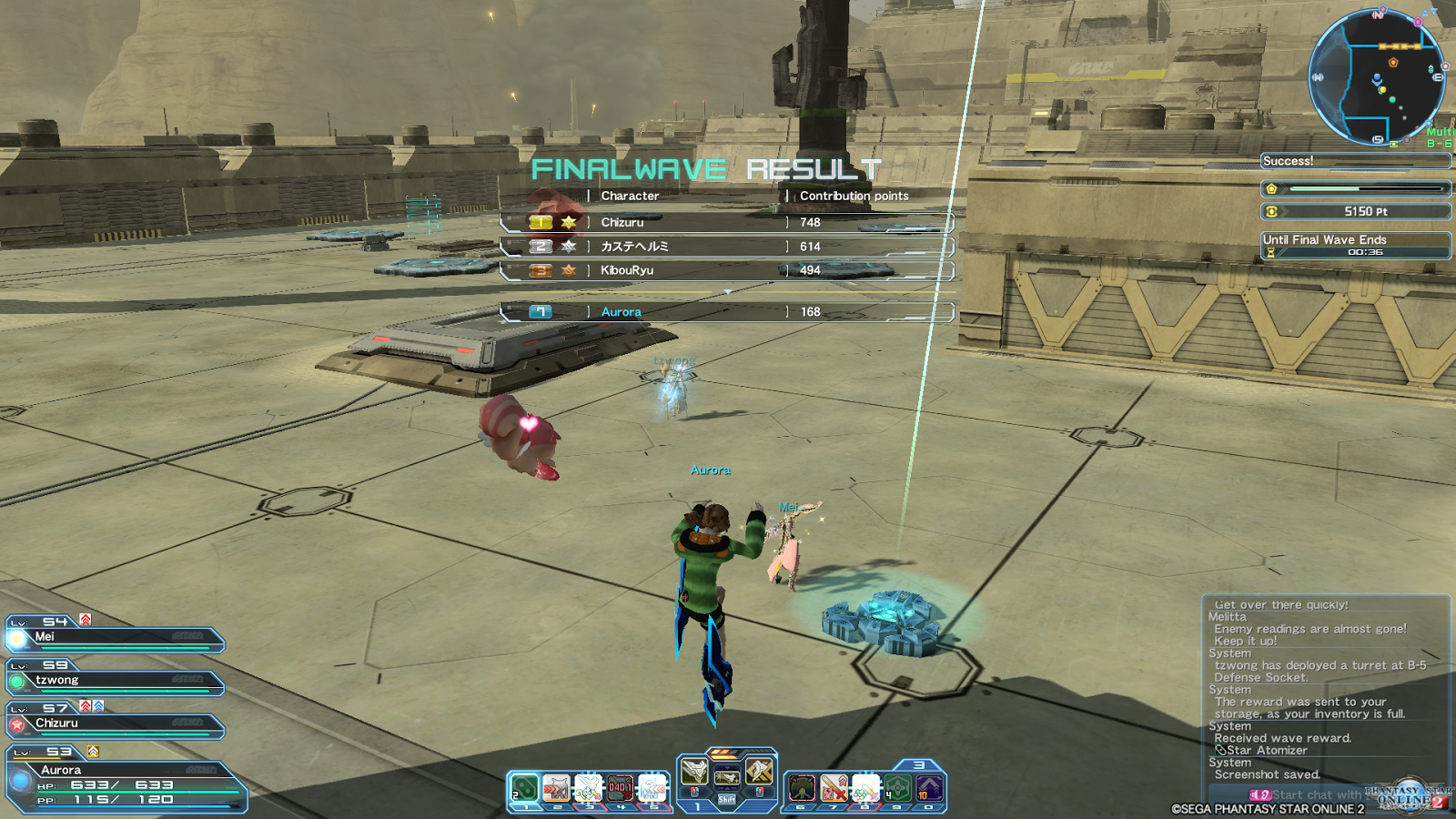
Task: Select party member Chizuru's status panel
Action: tap(115, 724)
